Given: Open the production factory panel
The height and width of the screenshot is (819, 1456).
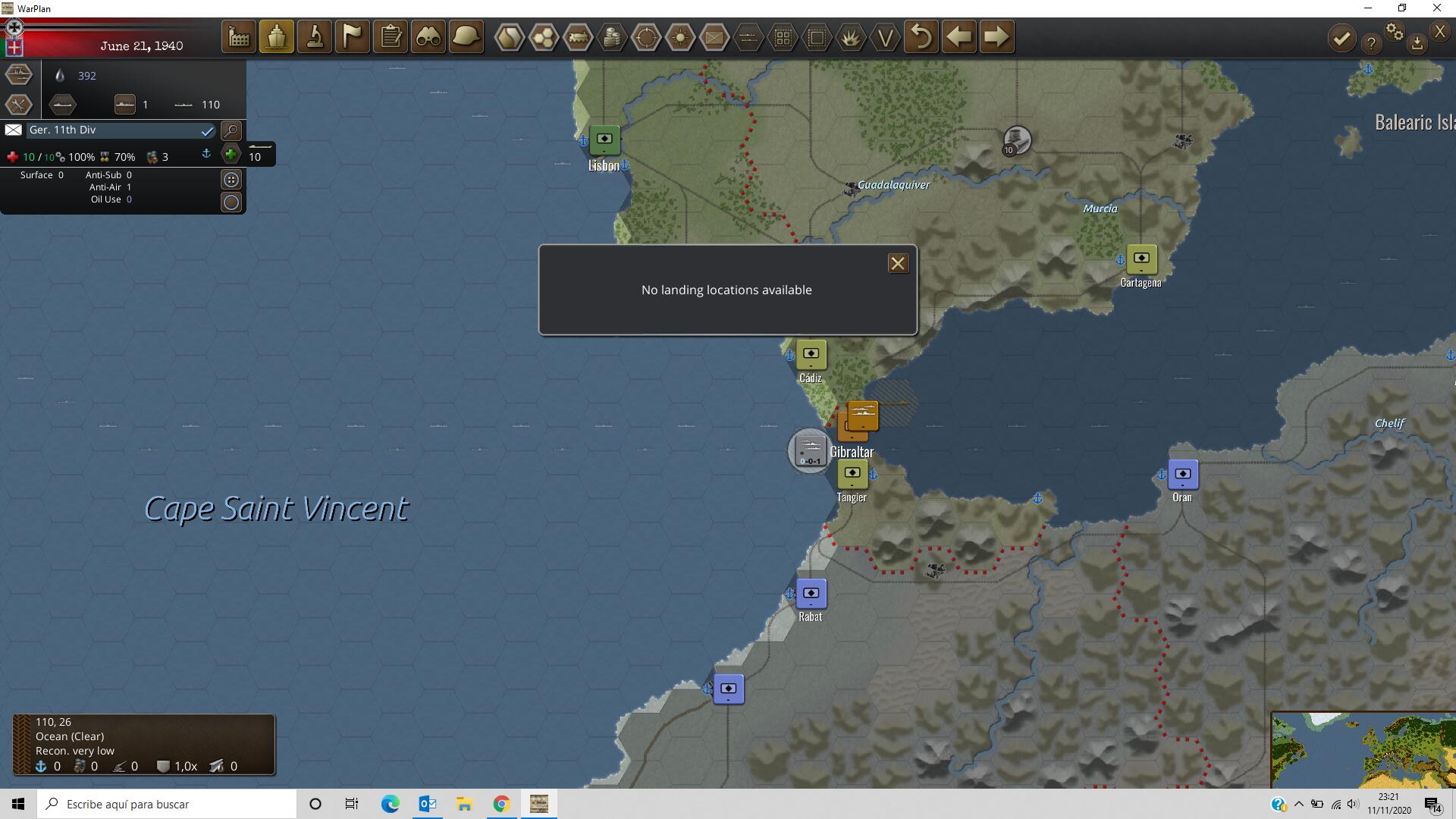Looking at the screenshot, I should (x=238, y=36).
